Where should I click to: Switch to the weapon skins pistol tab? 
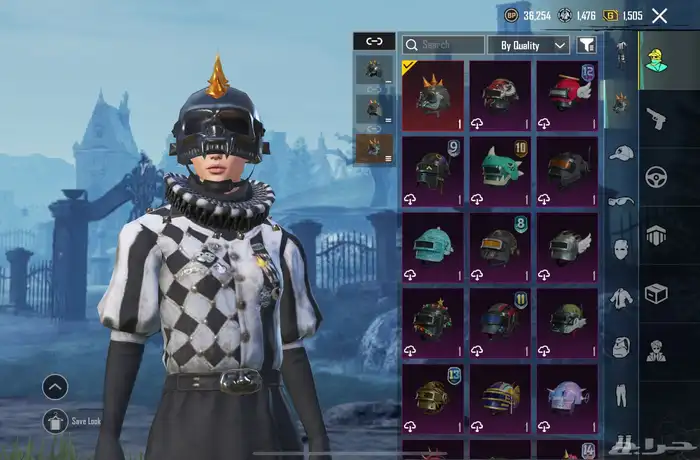[656, 119]
